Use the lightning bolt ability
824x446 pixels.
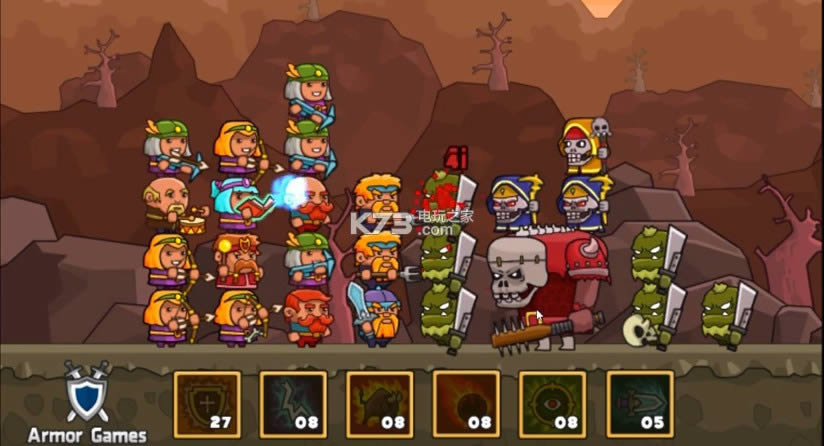tap(293, 404)
